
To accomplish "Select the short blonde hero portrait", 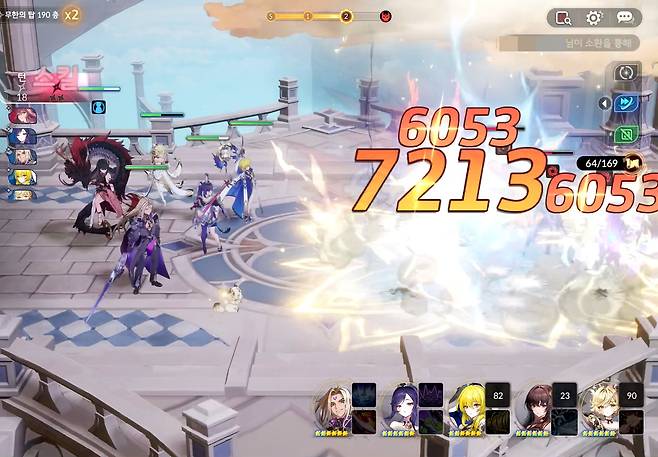I will point(599,404).
